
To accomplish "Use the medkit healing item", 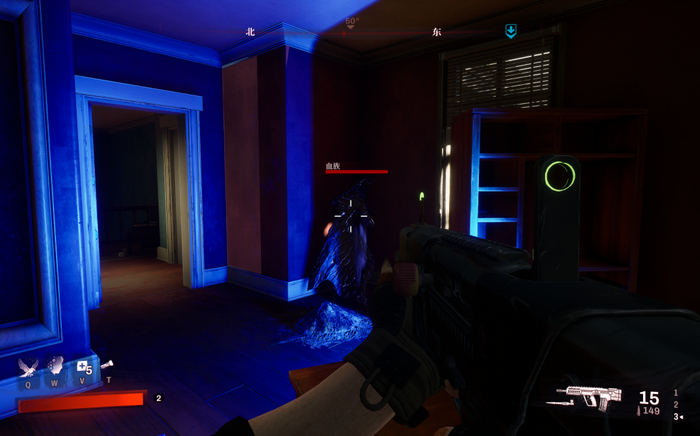I will point(82,367).
